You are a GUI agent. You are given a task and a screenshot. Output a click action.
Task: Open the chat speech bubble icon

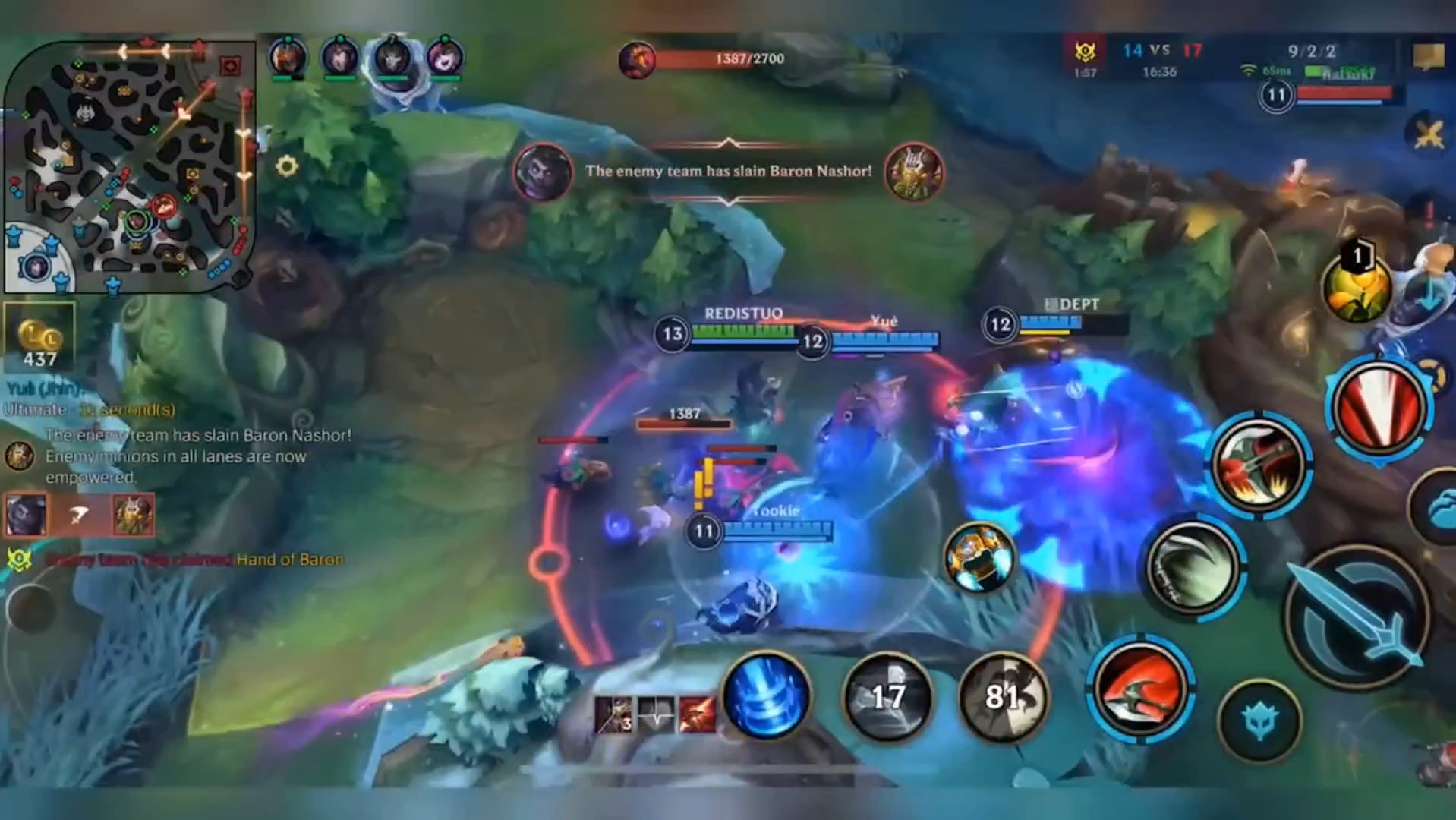pyautogui.click(x=1428, y=56)
